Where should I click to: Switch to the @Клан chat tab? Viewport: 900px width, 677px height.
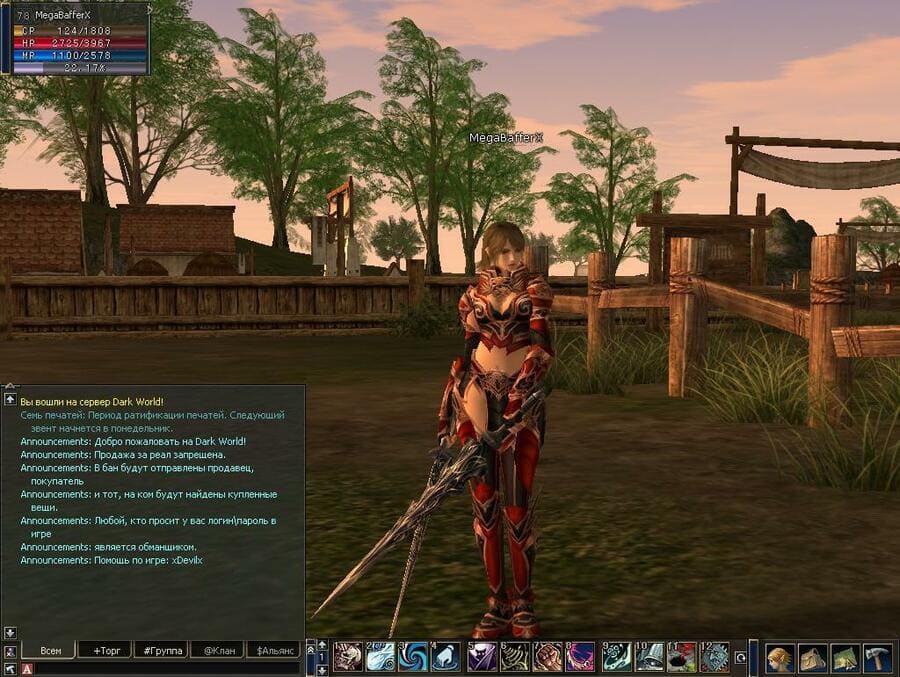[217, 650]
